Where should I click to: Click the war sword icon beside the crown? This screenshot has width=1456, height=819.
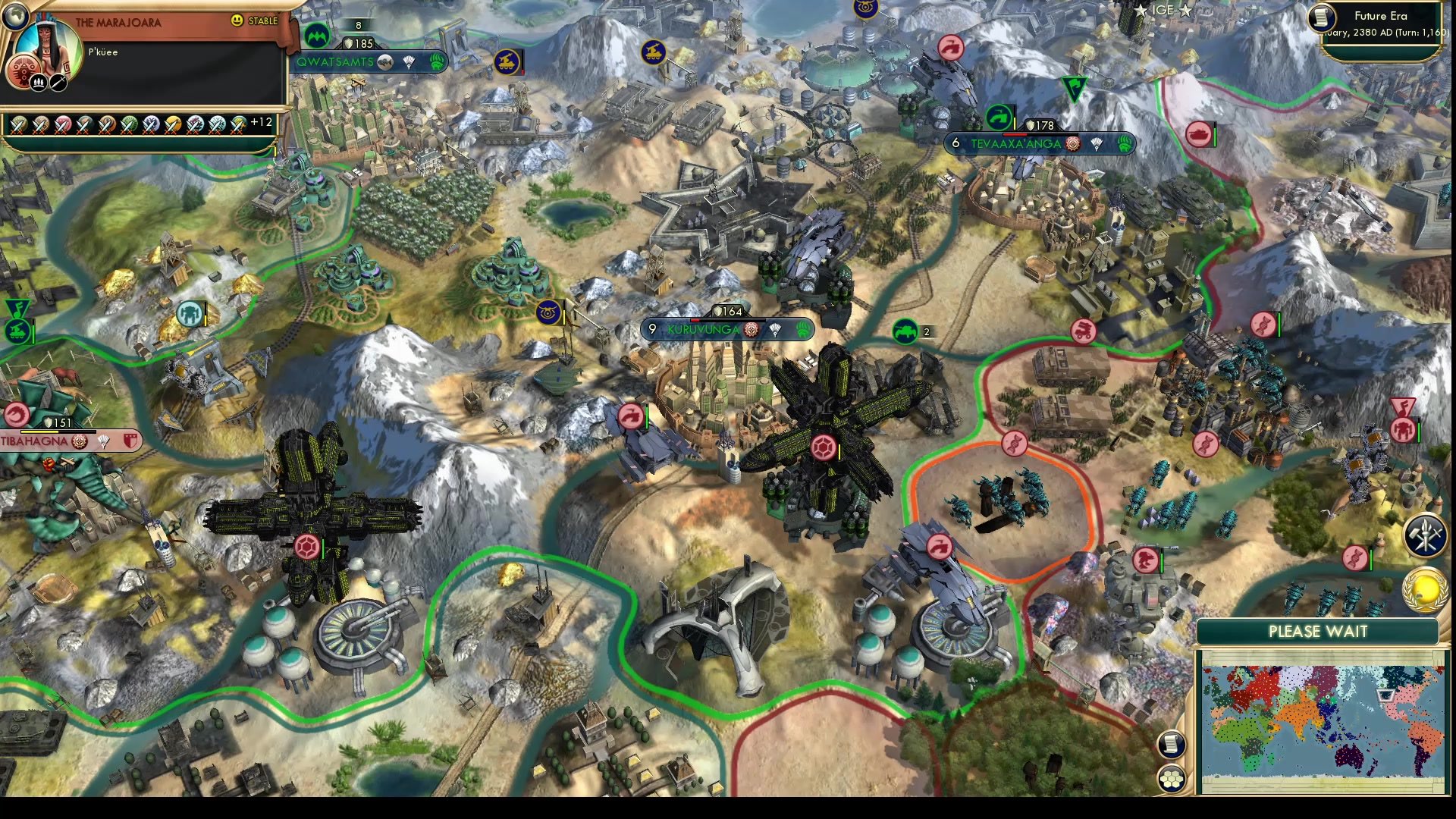pyautogui.click(x=58, y=82)
